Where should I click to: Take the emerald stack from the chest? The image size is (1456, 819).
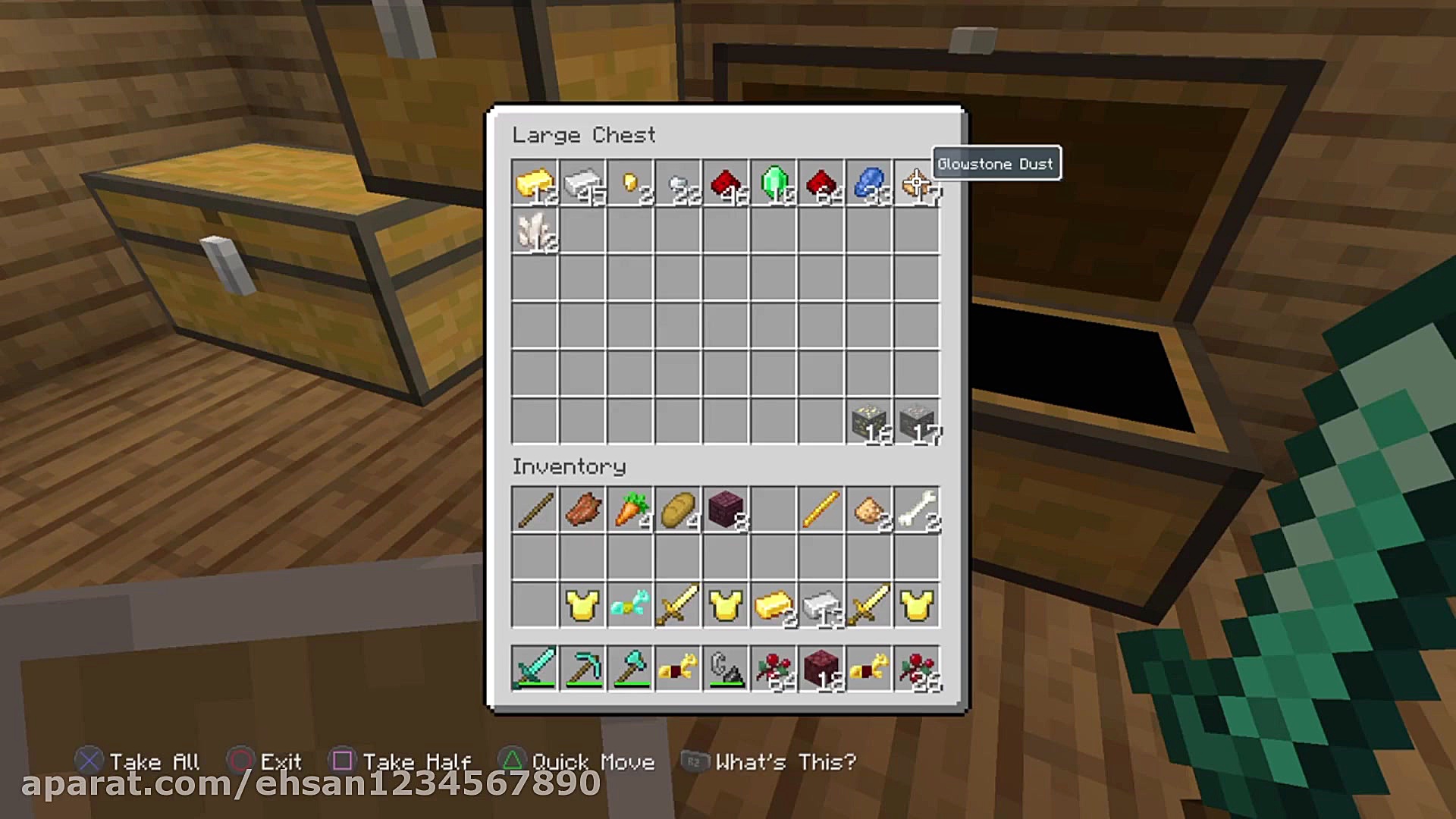tap(773, 184)
